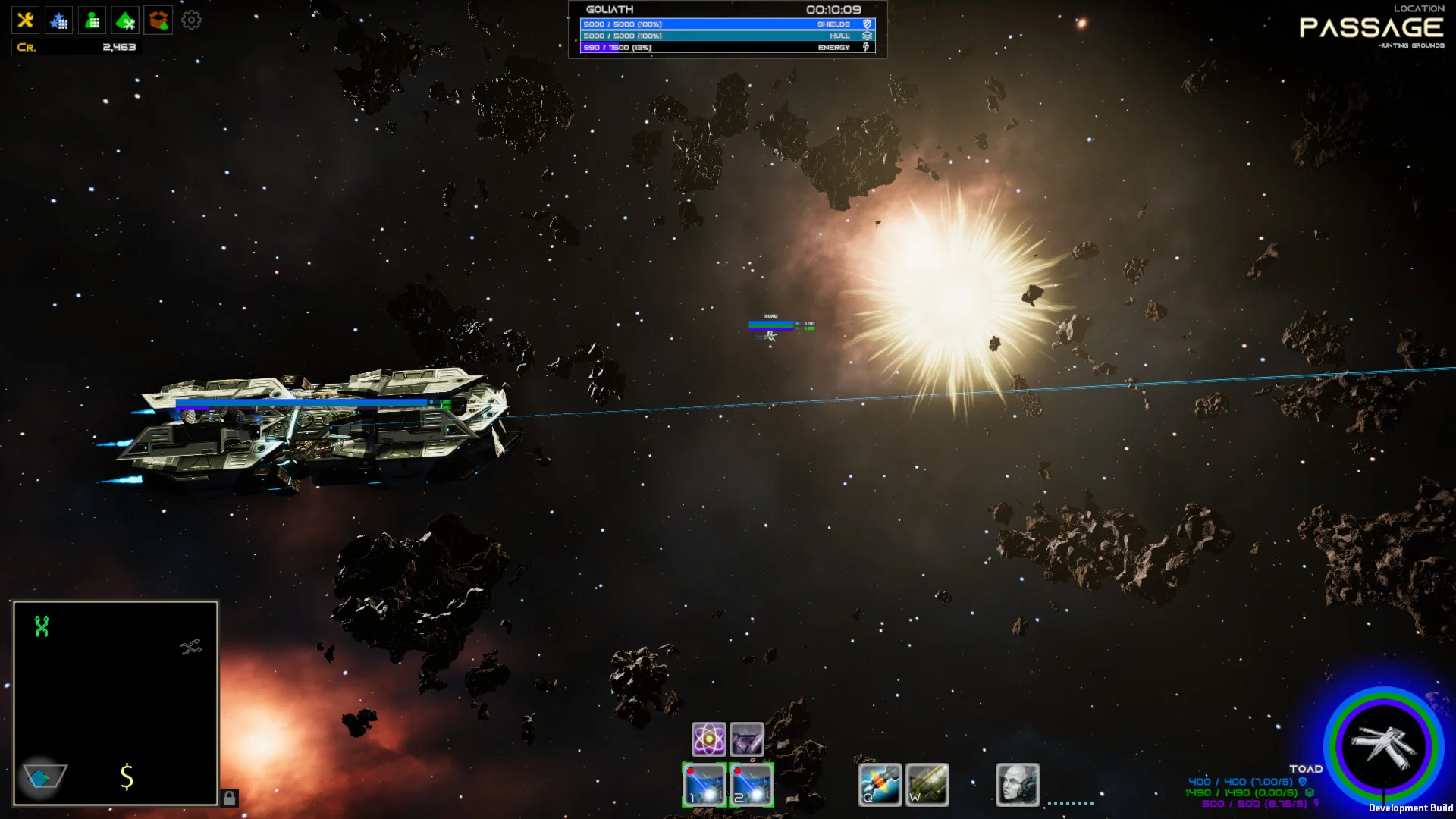Open the gear settings menu

(191, 20)
